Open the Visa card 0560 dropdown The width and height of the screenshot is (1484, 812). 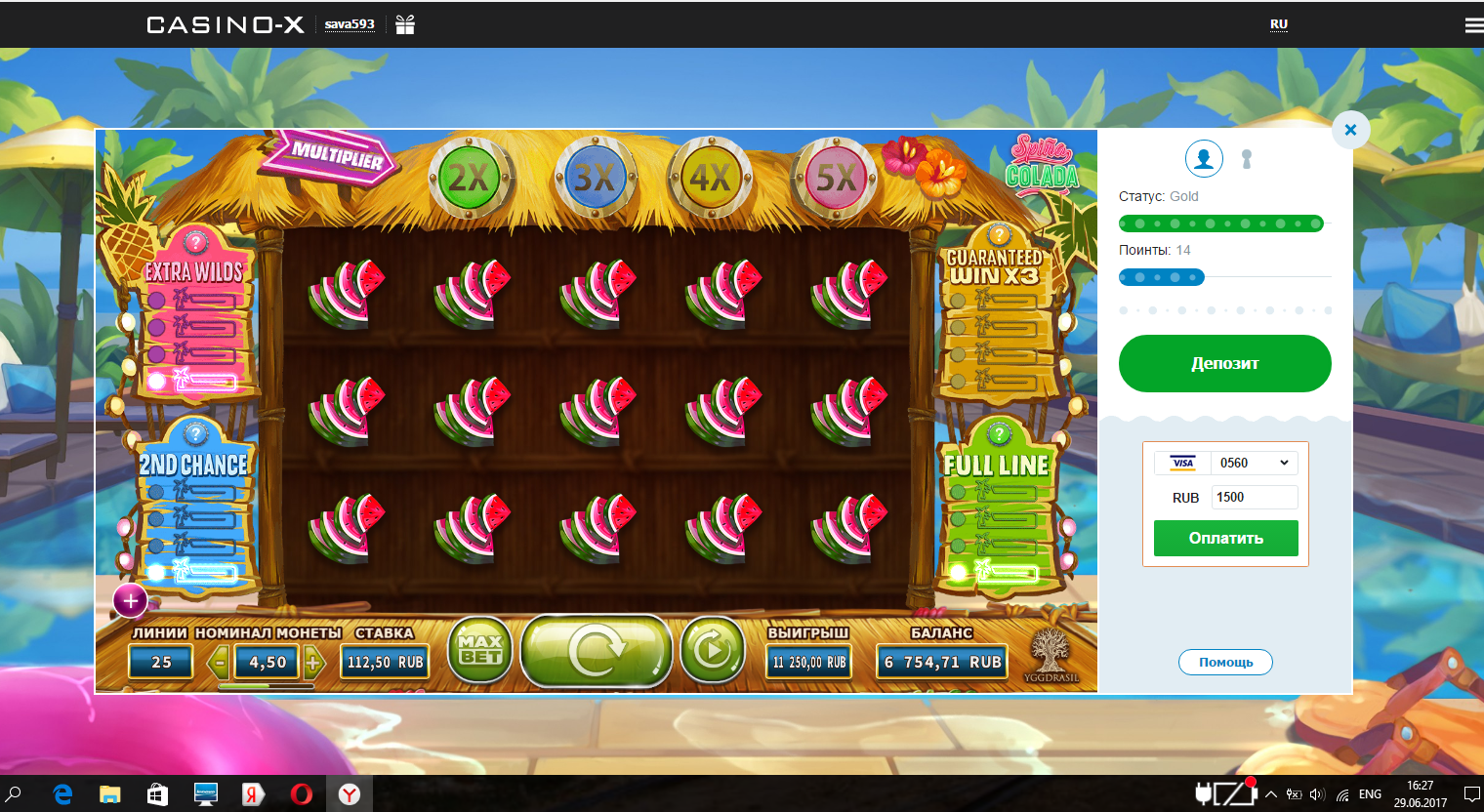coord(1254,463)
